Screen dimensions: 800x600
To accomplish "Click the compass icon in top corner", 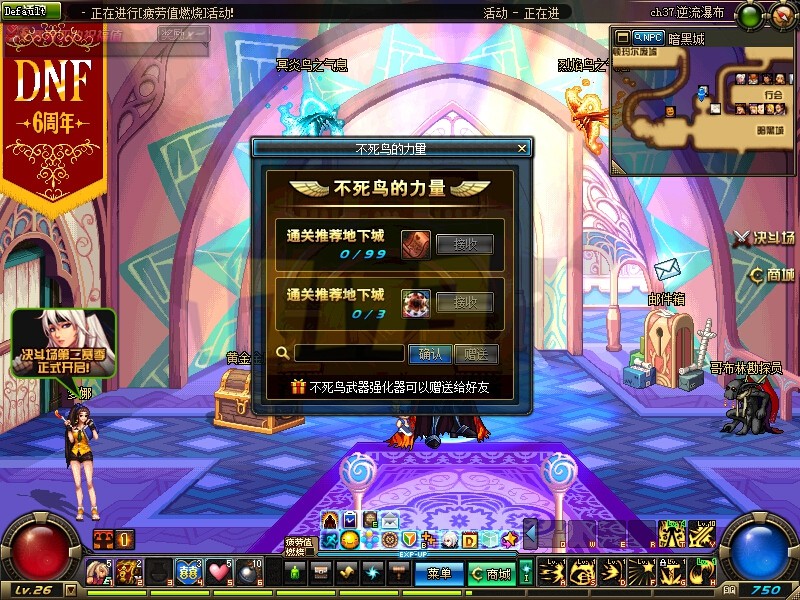I will pos(778,14).
